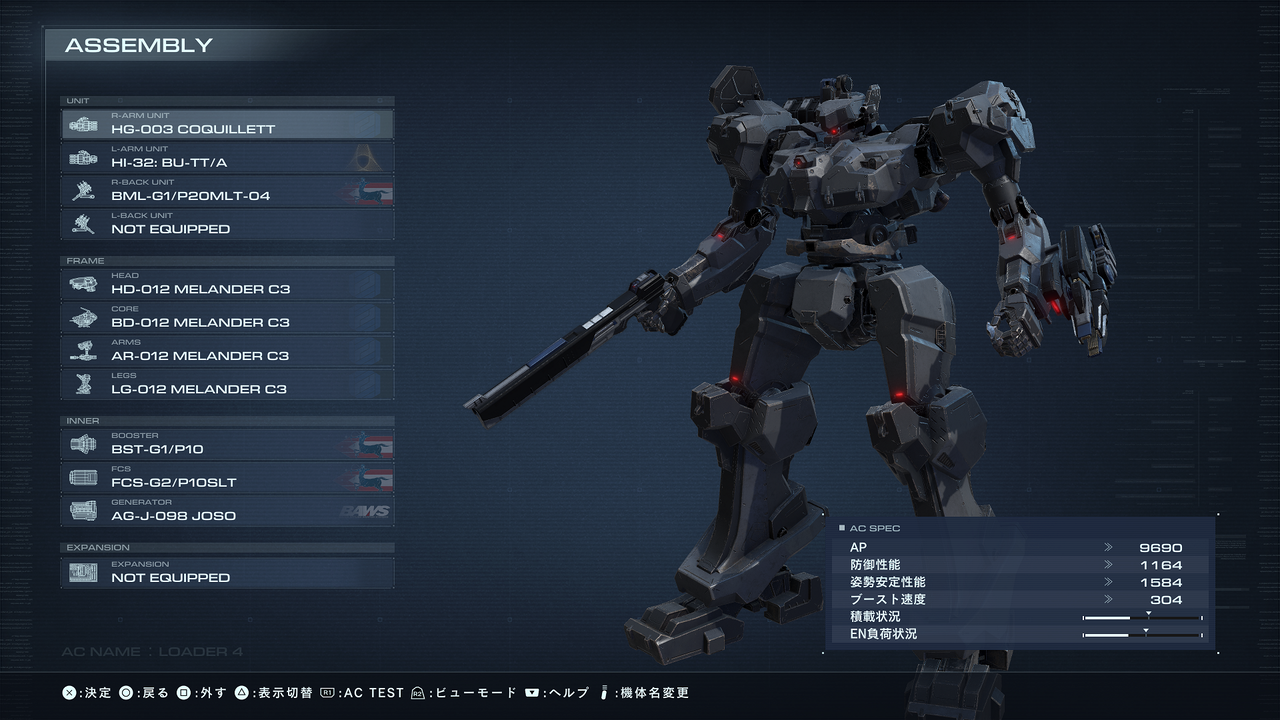The image size is (1280, 720).
Task: Choose the ARMS AR-012 MELANDER C3 slot
Action: click(227, 351)
